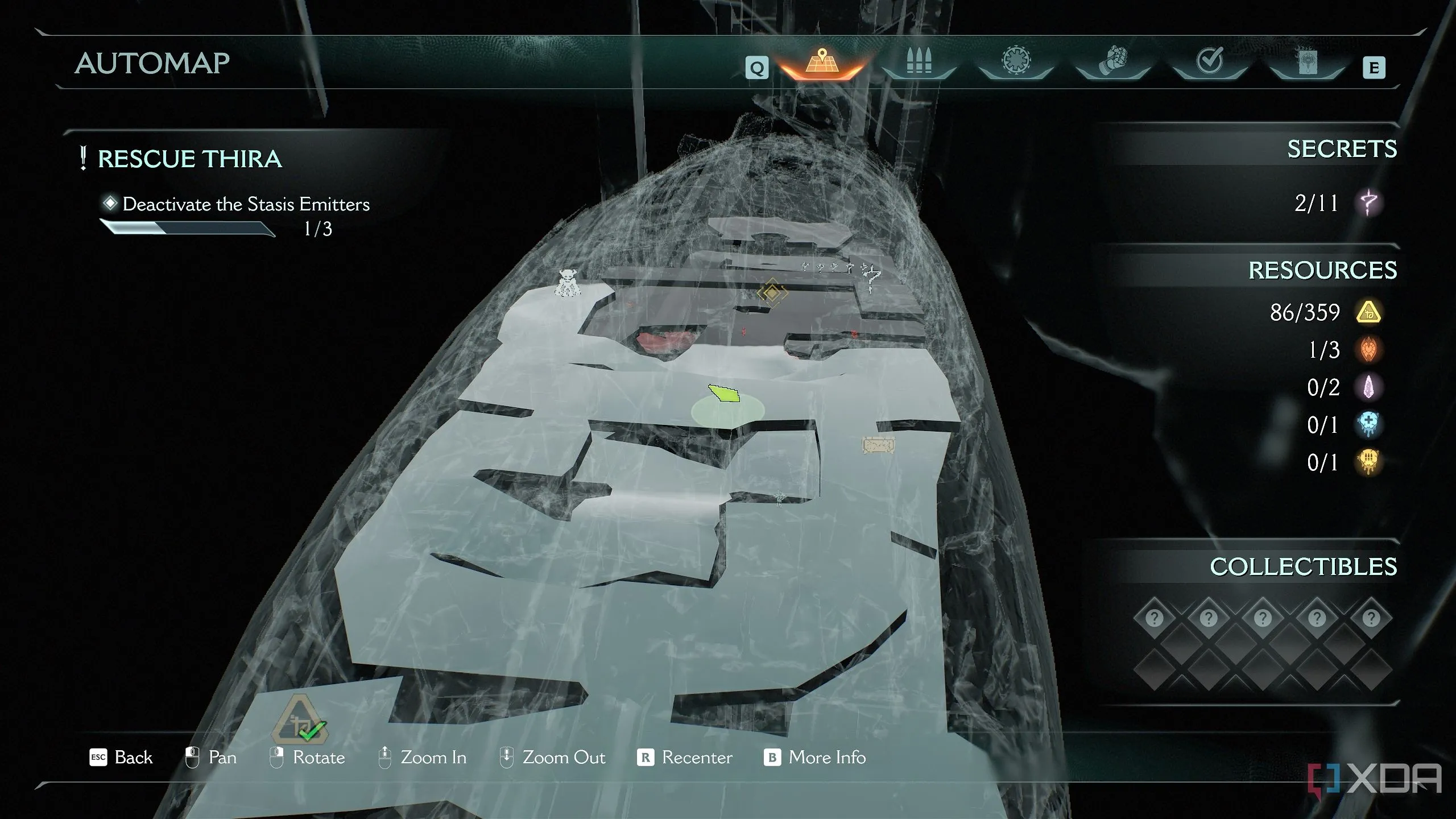Open the checkmark challenges tab
Screen dimensions: 1456x819
(1209, 63)
